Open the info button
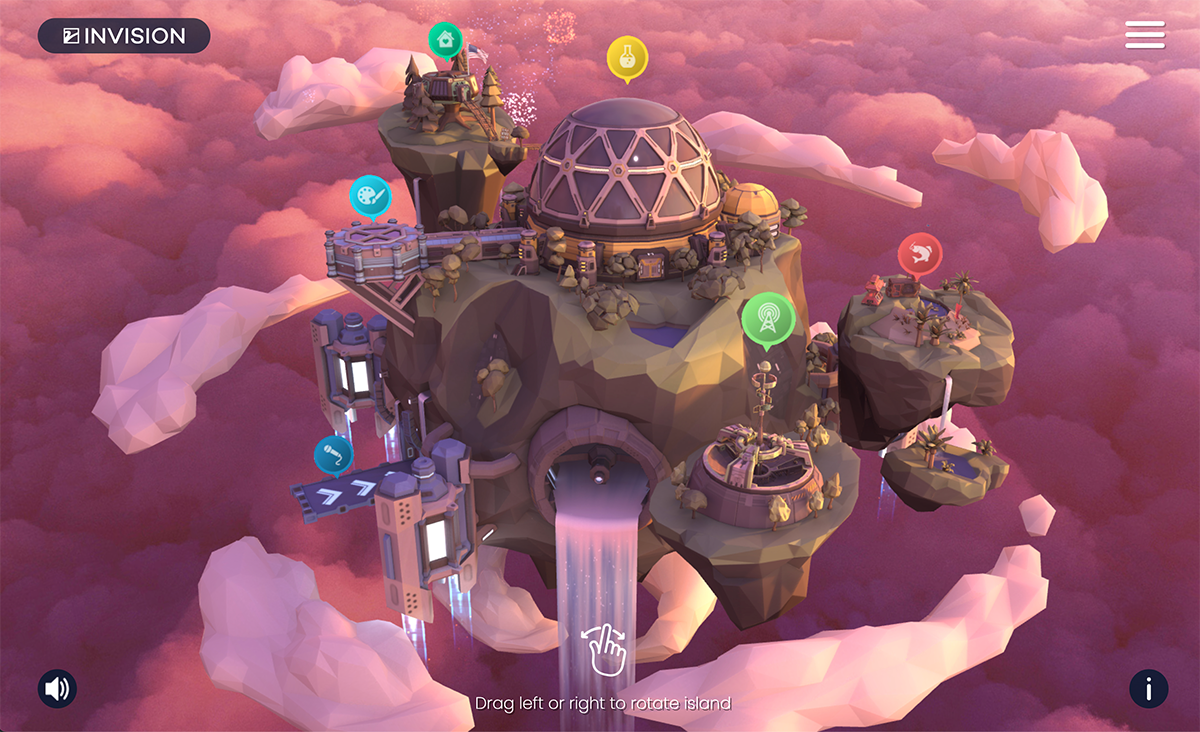The width and height of the screenshot is (1200, 732). click(1148, 688)
